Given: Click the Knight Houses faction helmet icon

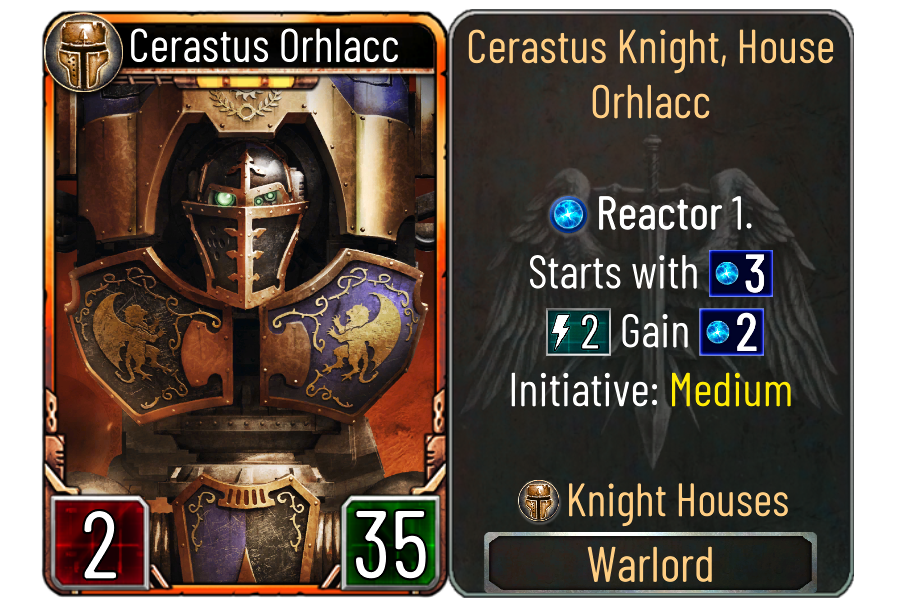Looking at the screenshot, I should [539, 501].
